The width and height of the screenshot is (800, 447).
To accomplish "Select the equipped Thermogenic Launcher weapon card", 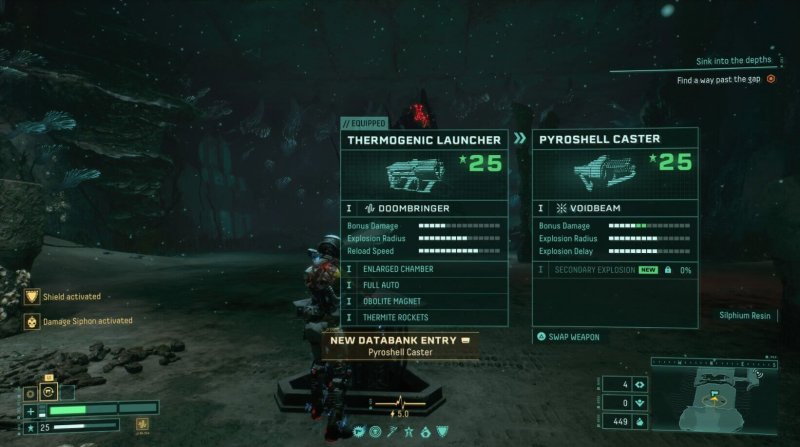I will click(423, 170).
